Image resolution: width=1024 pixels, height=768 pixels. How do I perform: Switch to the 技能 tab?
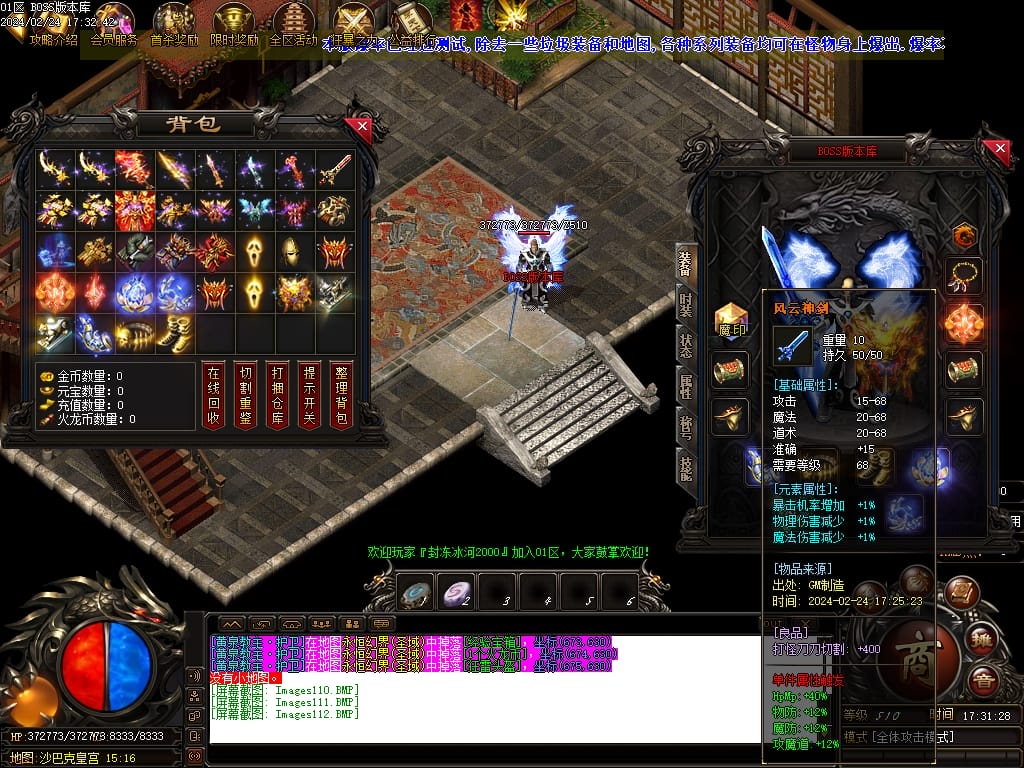686,468
